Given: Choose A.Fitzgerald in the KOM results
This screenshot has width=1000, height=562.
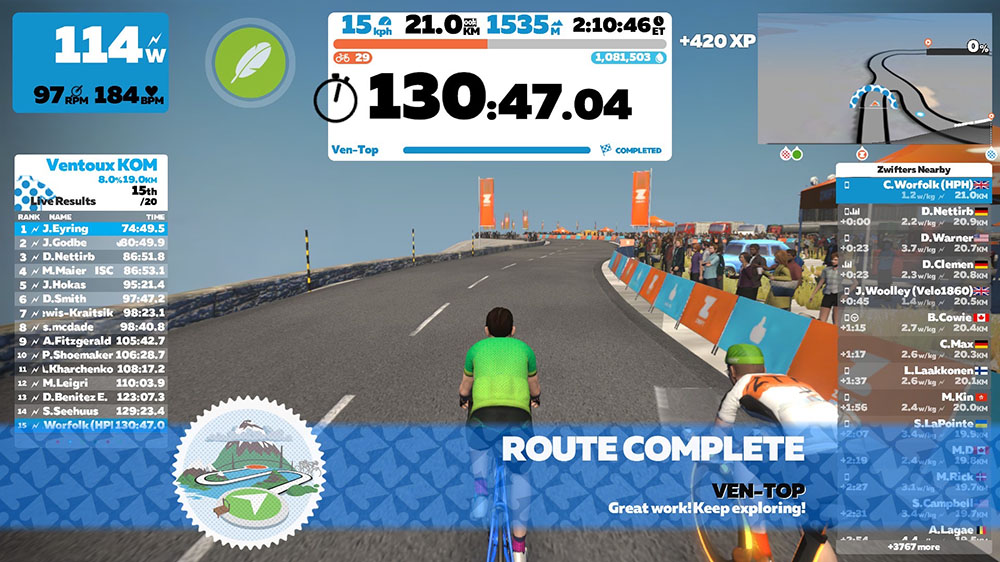Looking at the screenshot, I should click(91, 341).
